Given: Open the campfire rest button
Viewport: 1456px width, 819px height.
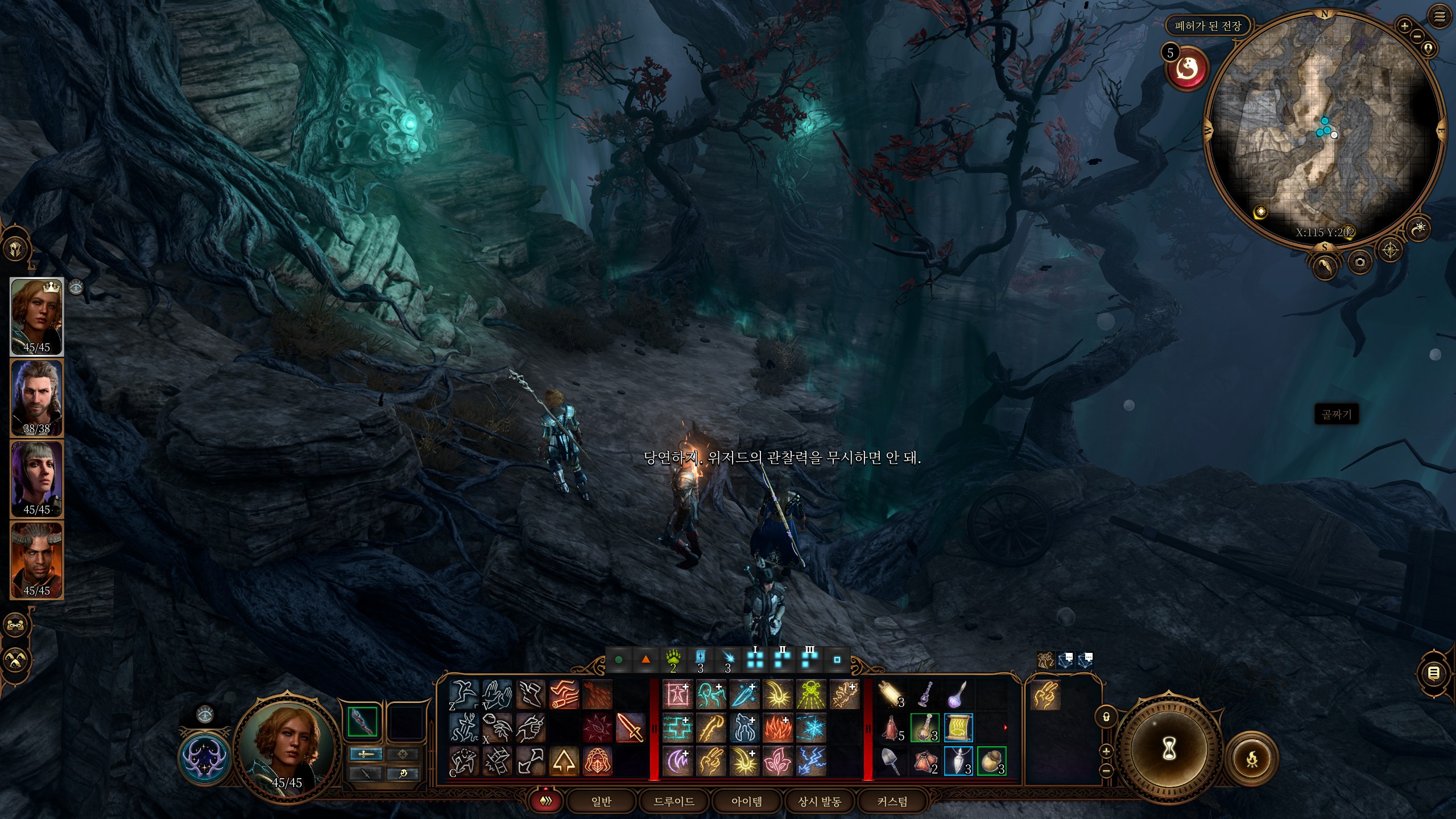Looking at the screenshot, I should [1252, 759].
